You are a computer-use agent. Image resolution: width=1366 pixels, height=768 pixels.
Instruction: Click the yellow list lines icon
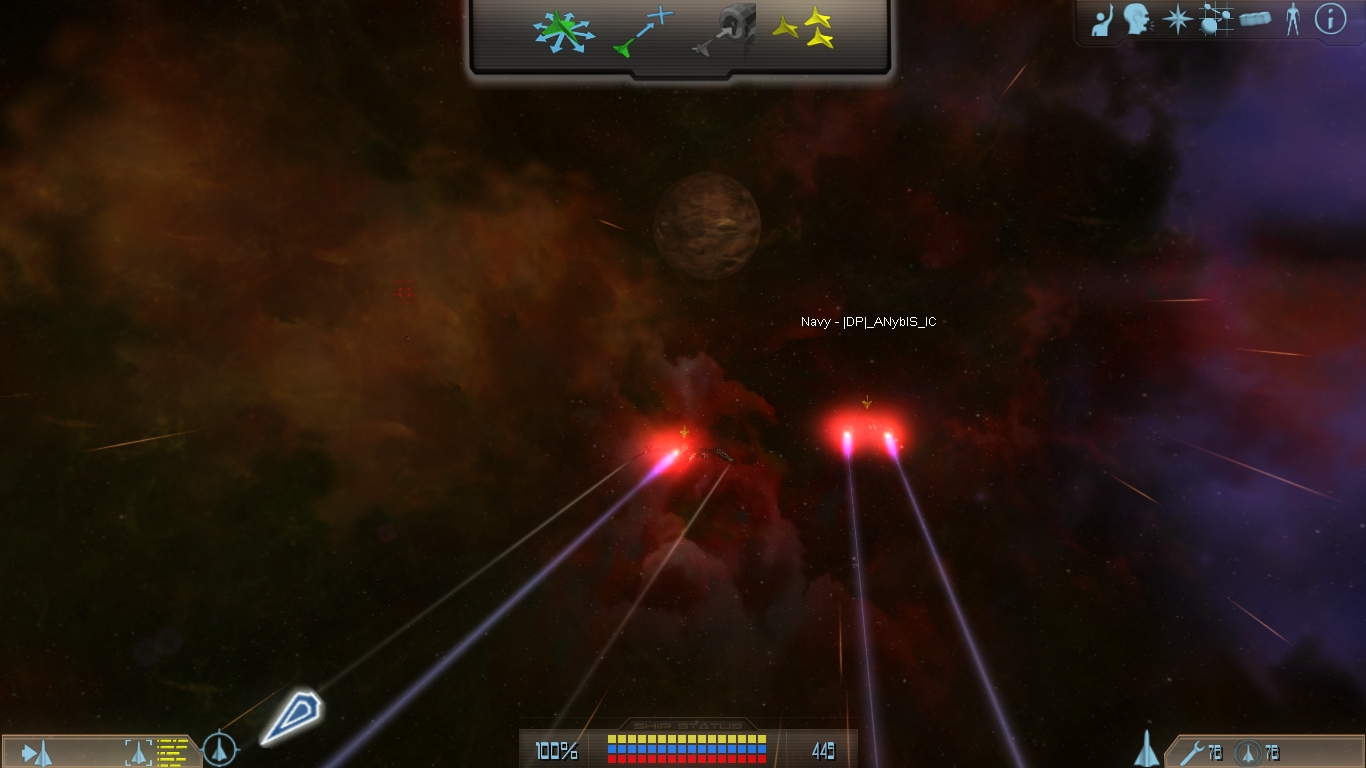point(172,751)
